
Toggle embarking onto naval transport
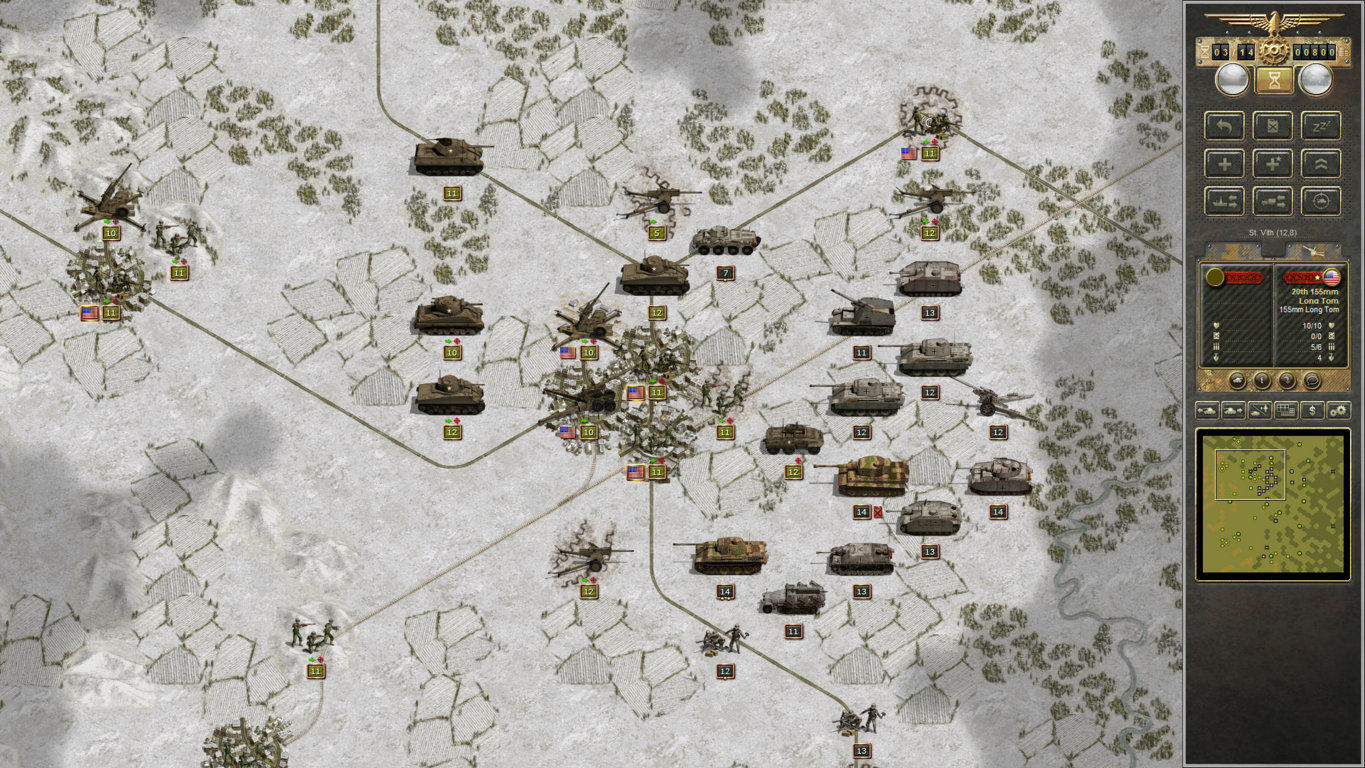[1224, 200]
